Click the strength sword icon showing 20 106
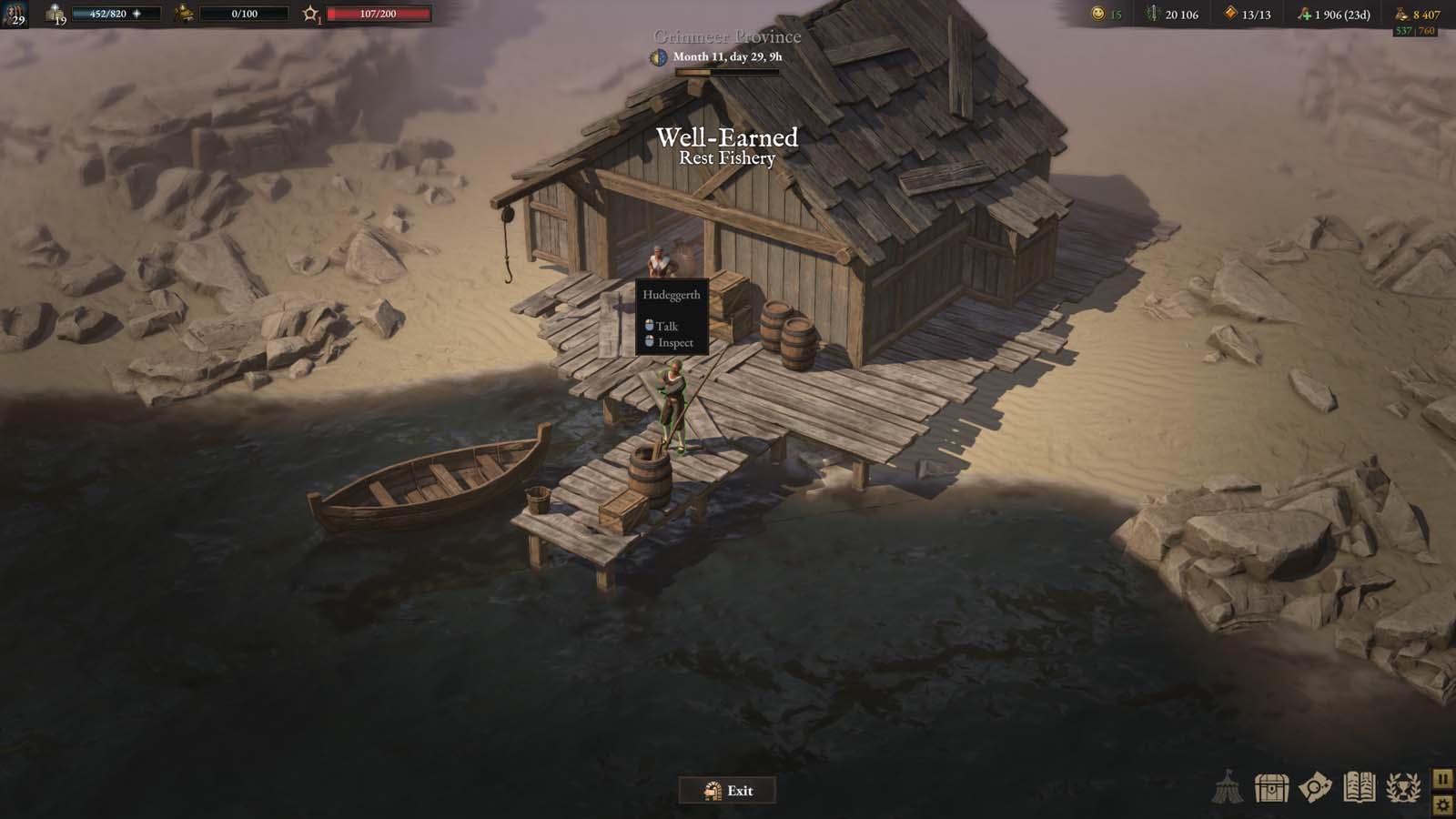The height and width of the screenshot is (819, 1456). tap(1155, 14)
